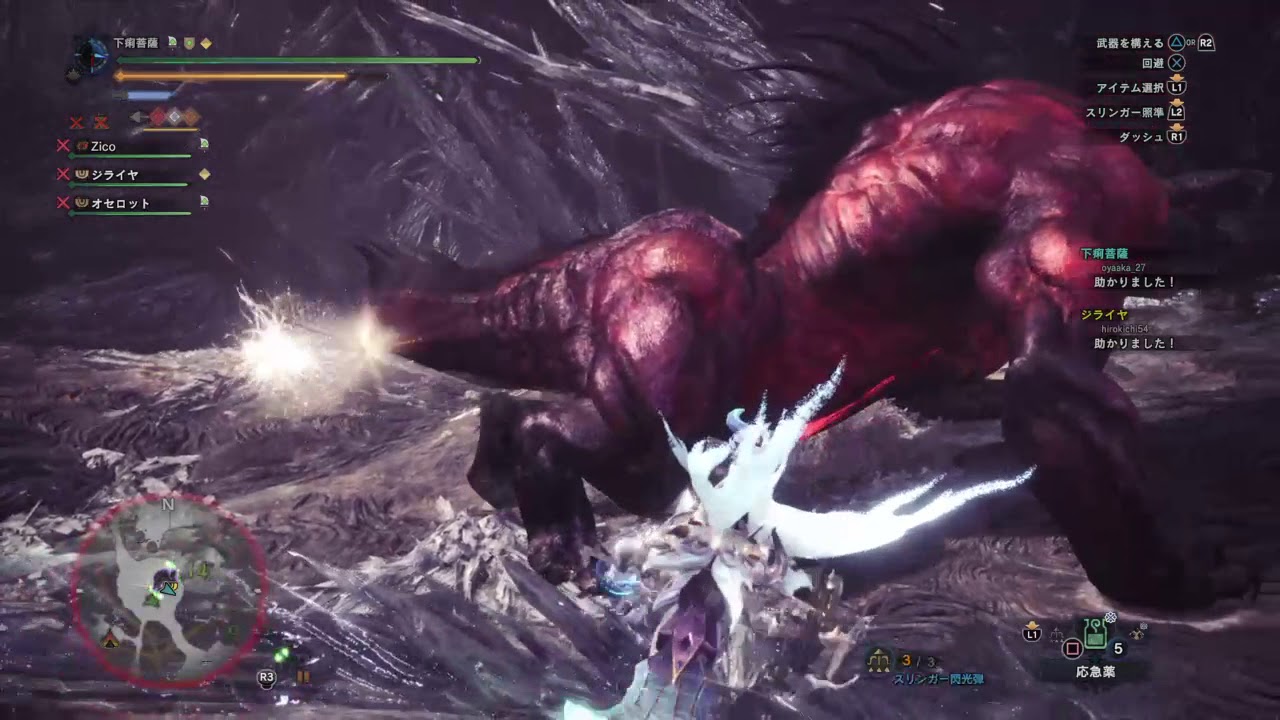Select party member Zico in the list

tap(103, 147)
